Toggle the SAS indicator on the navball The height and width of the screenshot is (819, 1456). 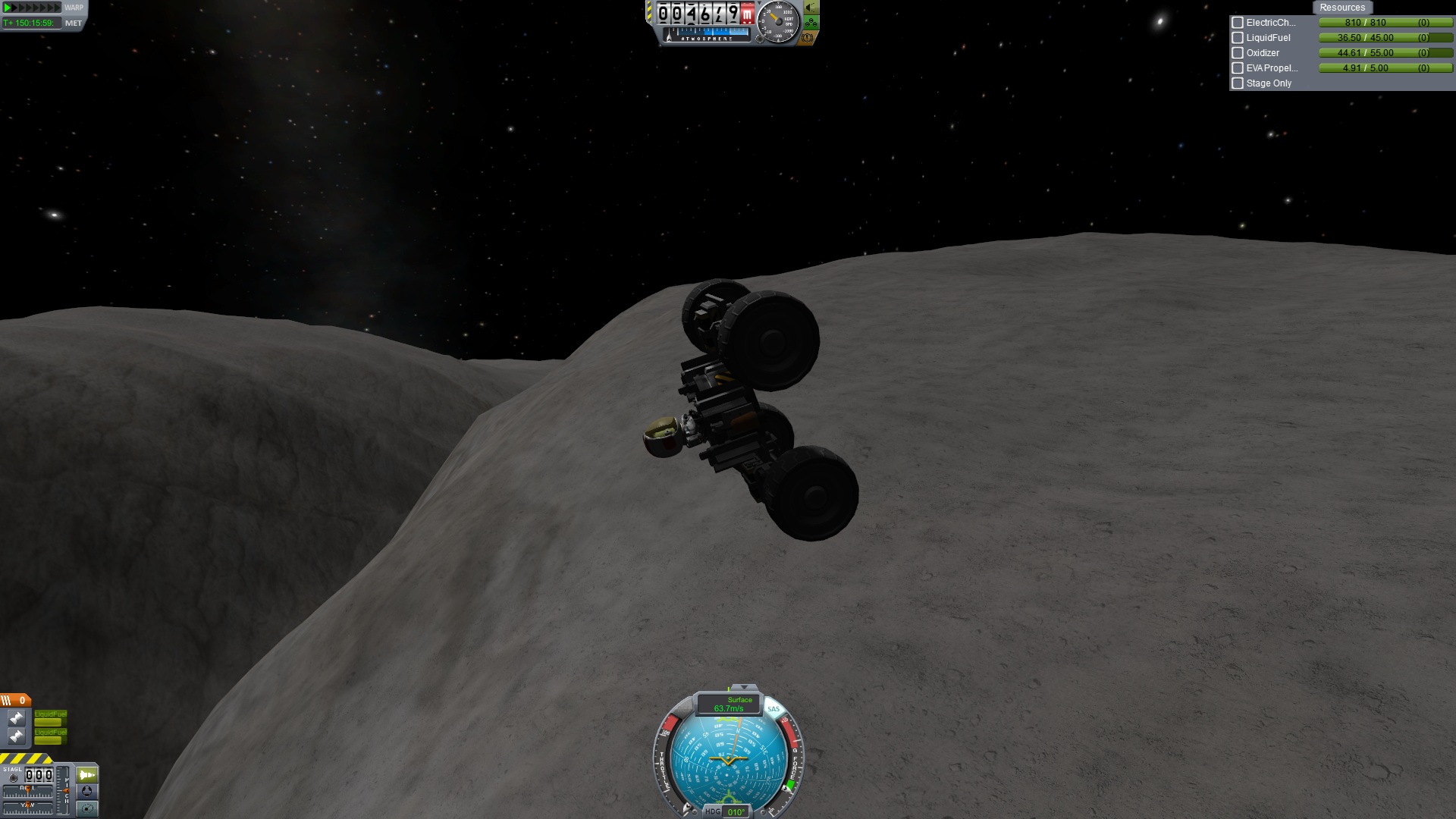click(773, 710)
